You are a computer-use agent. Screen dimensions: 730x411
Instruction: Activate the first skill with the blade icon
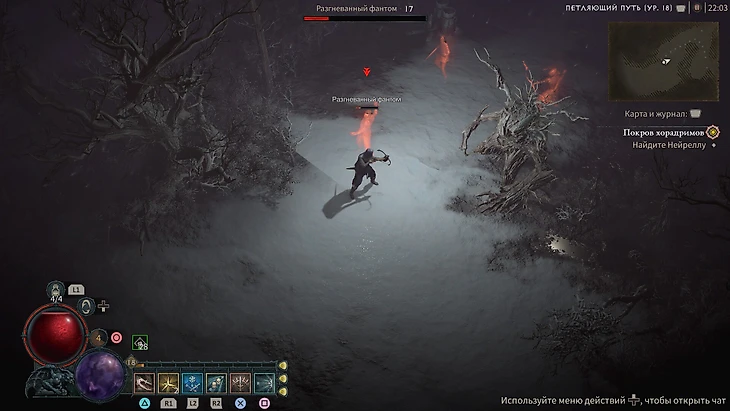[143, 383]
